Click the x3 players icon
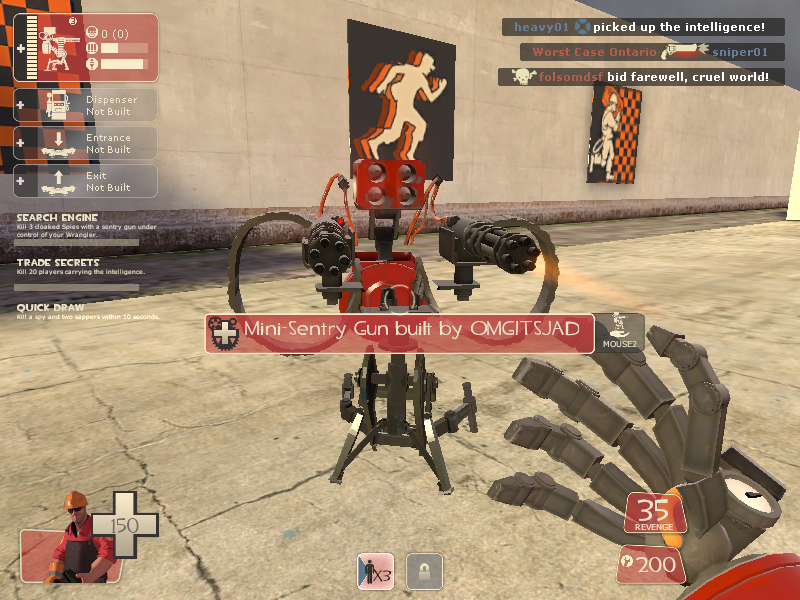The height and width of the screenshot is (600, 800). (376, 572)
